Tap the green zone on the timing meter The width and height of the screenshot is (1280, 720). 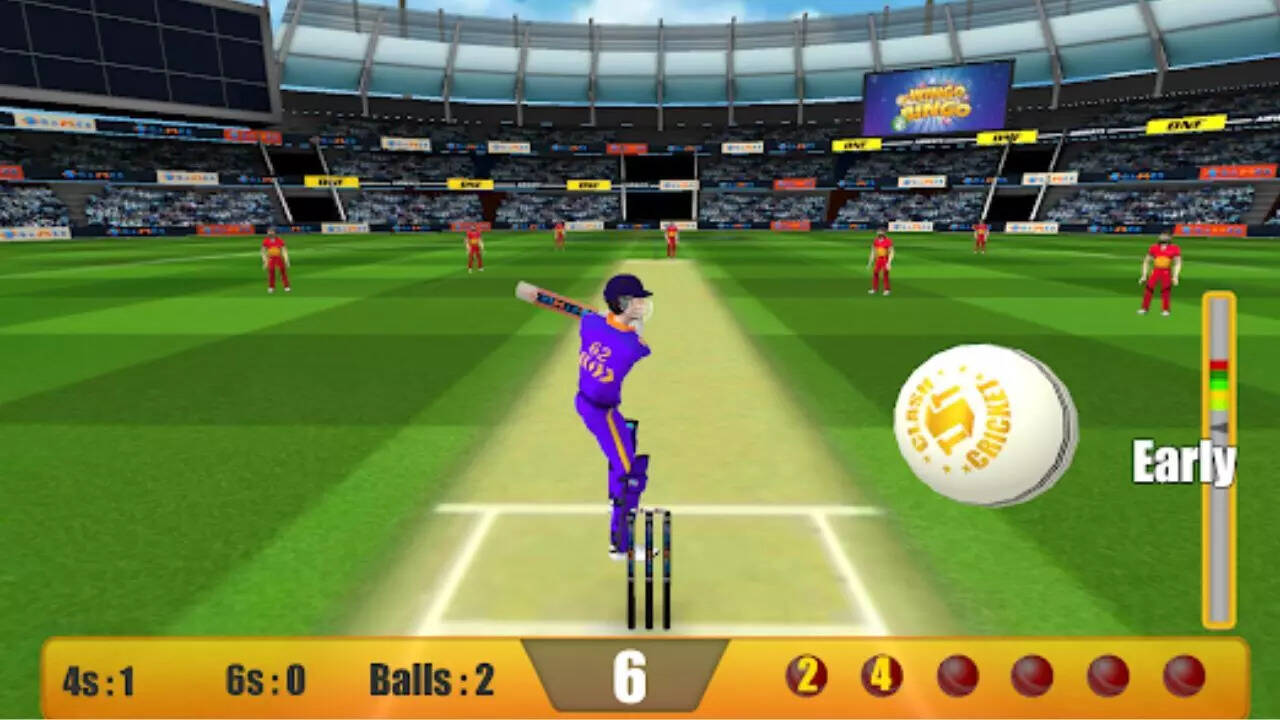pos(1219,383)
